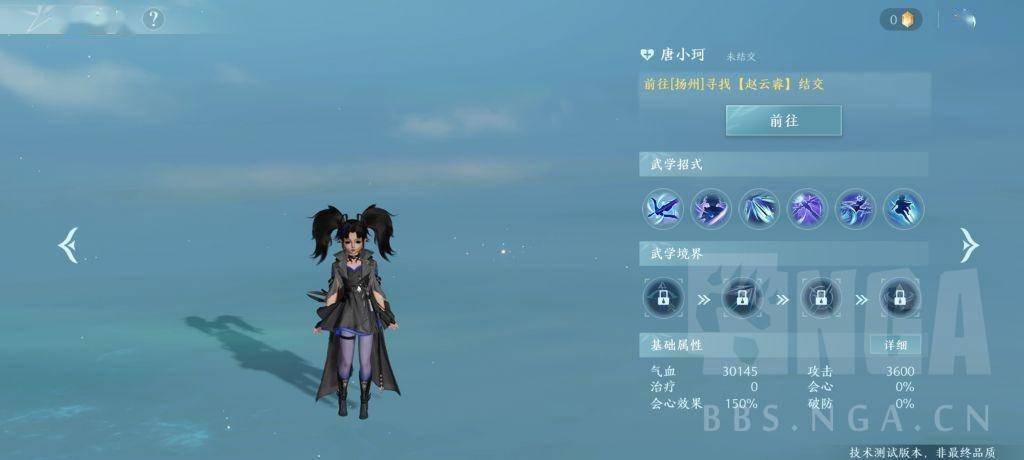Image resolution: width=1024 pixels, height=460 pixels.
Task: Click the exit icon in the top-right corner
Action: point(966,18)
